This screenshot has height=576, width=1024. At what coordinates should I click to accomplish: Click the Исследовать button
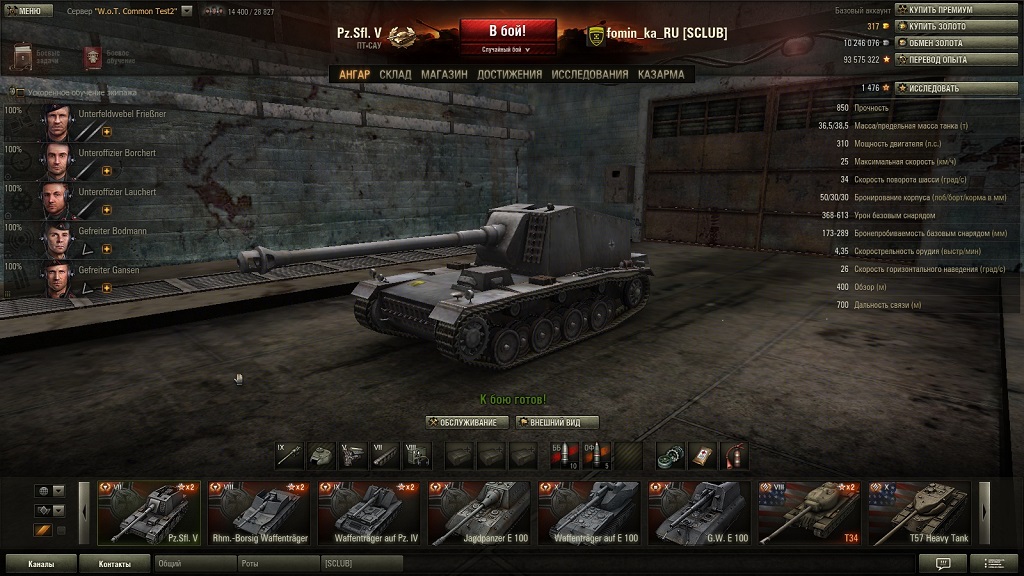click(954, 88)
